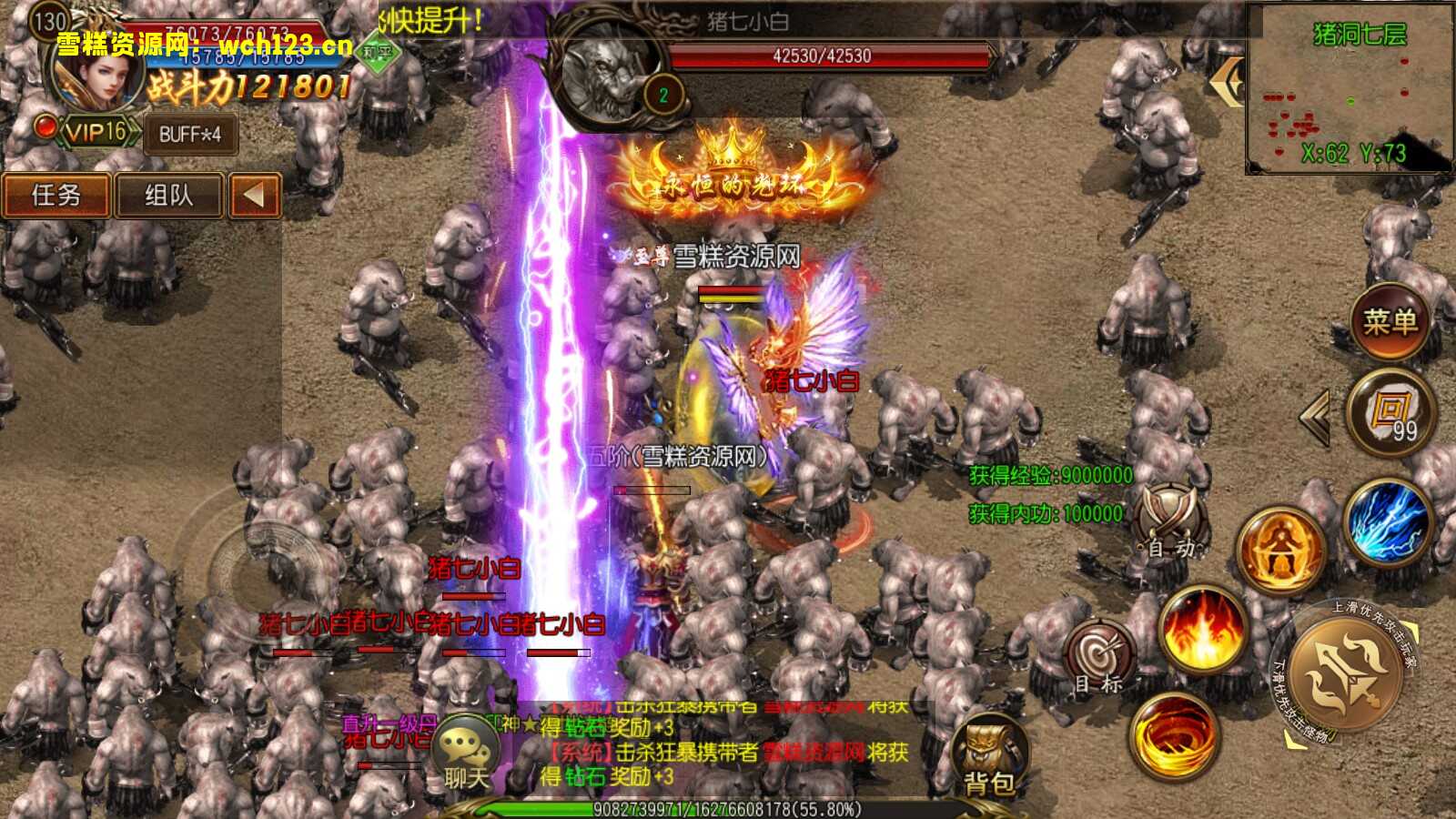The image size is (1456, 819).
Task: Cast the fire whirl slash skill
Action: (1174, 735)
